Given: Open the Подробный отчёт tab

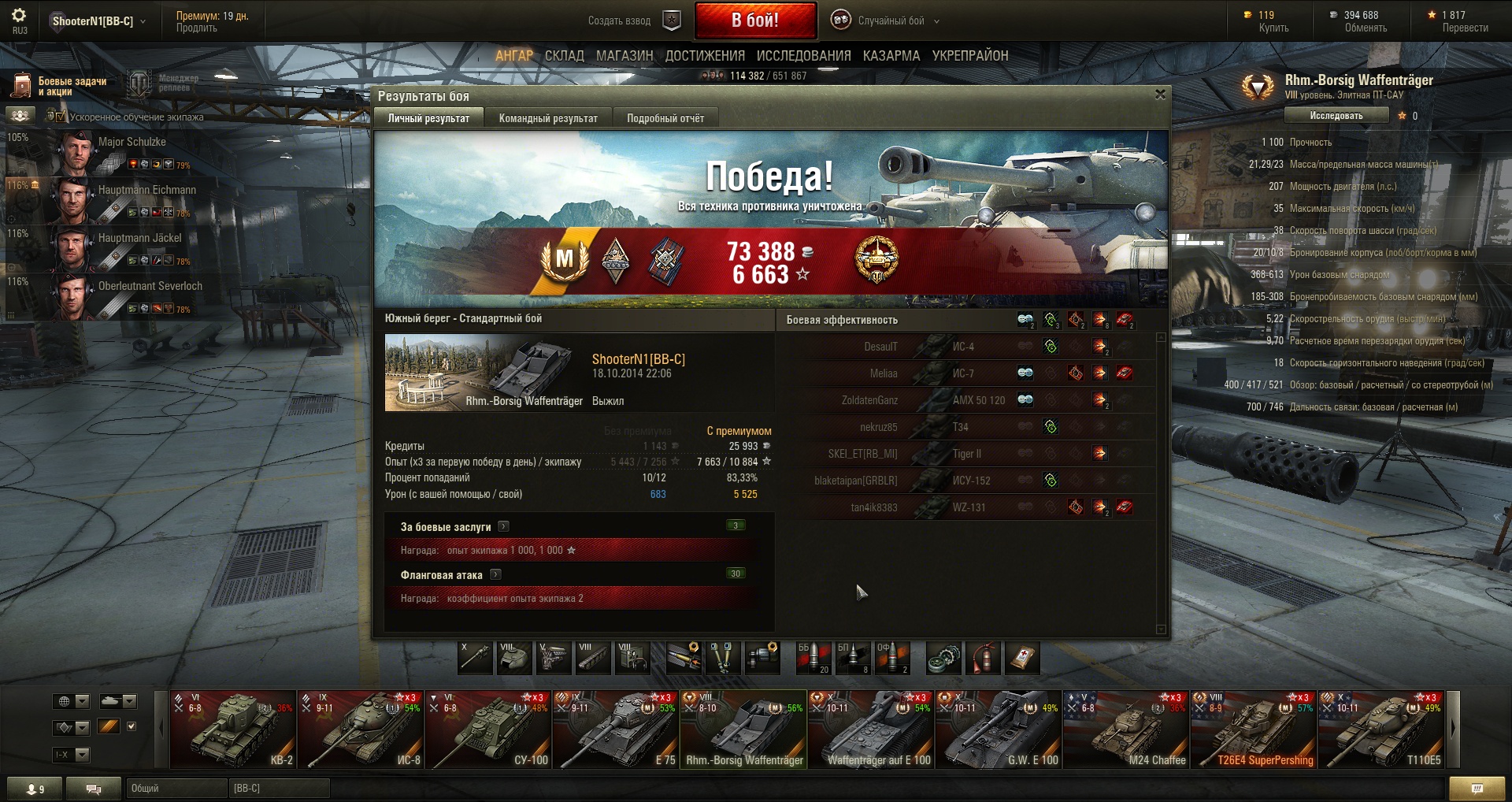Looking at the screenshot, I should (x=665, y=118).
